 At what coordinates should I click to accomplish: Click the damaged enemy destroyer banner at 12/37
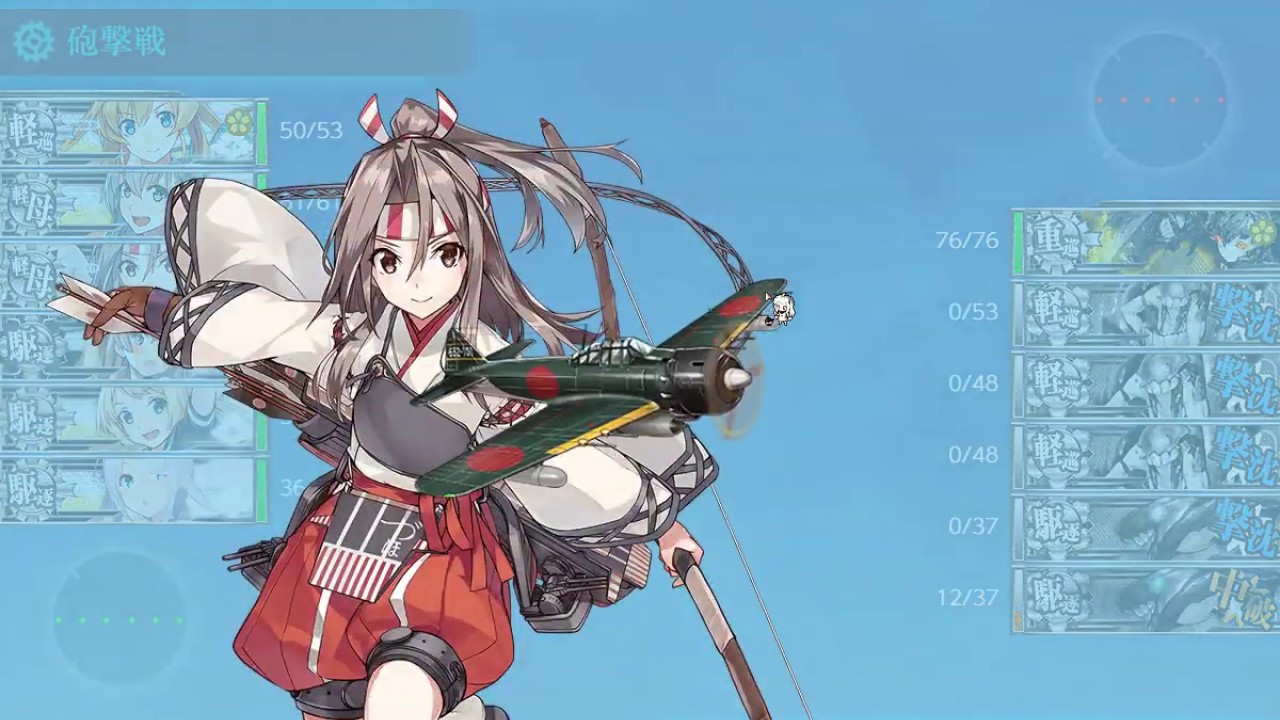[x=1148, y=599]
